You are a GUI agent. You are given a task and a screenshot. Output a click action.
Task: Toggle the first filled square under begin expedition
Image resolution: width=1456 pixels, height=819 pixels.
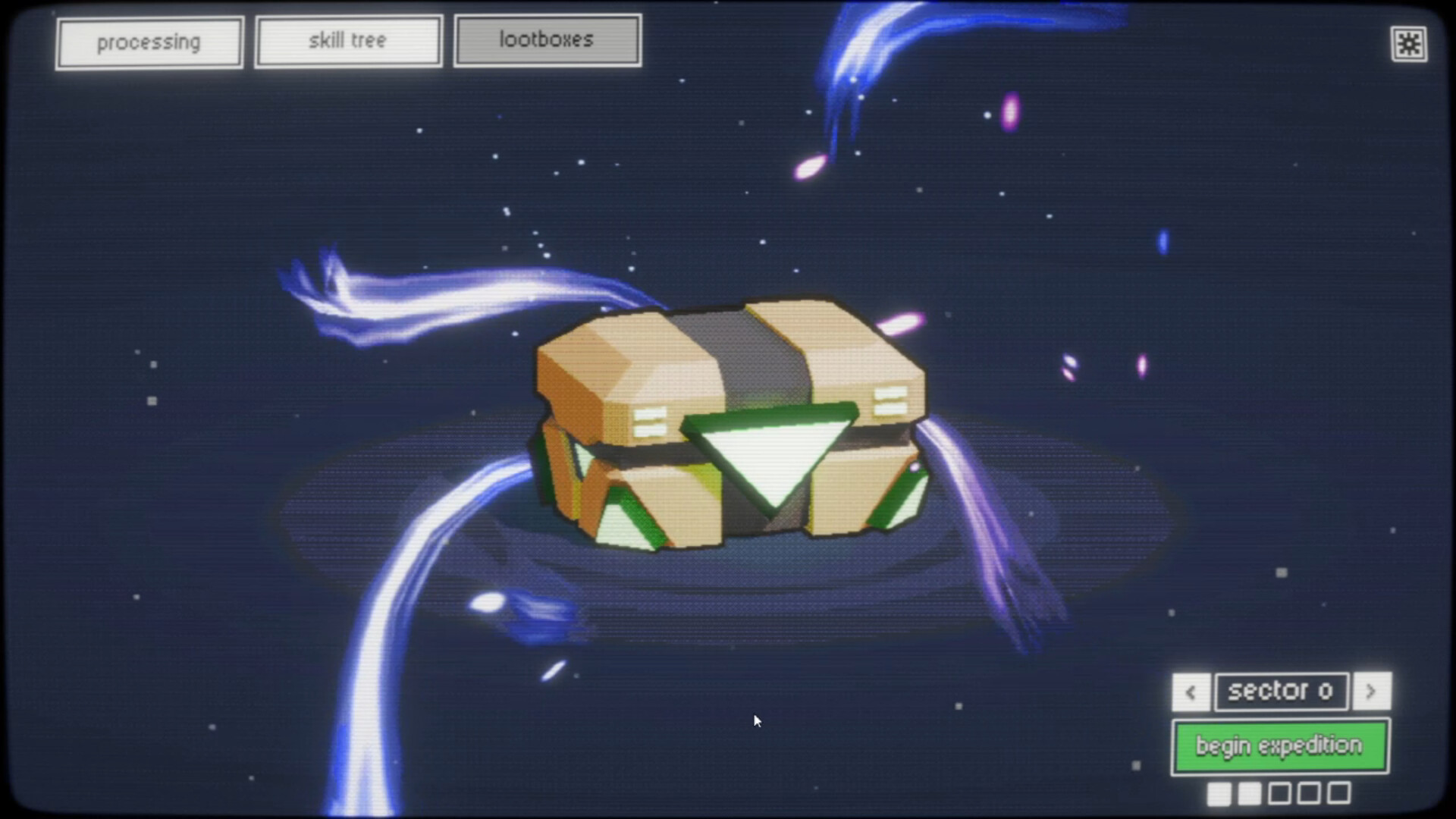[x=1219, y=795]
